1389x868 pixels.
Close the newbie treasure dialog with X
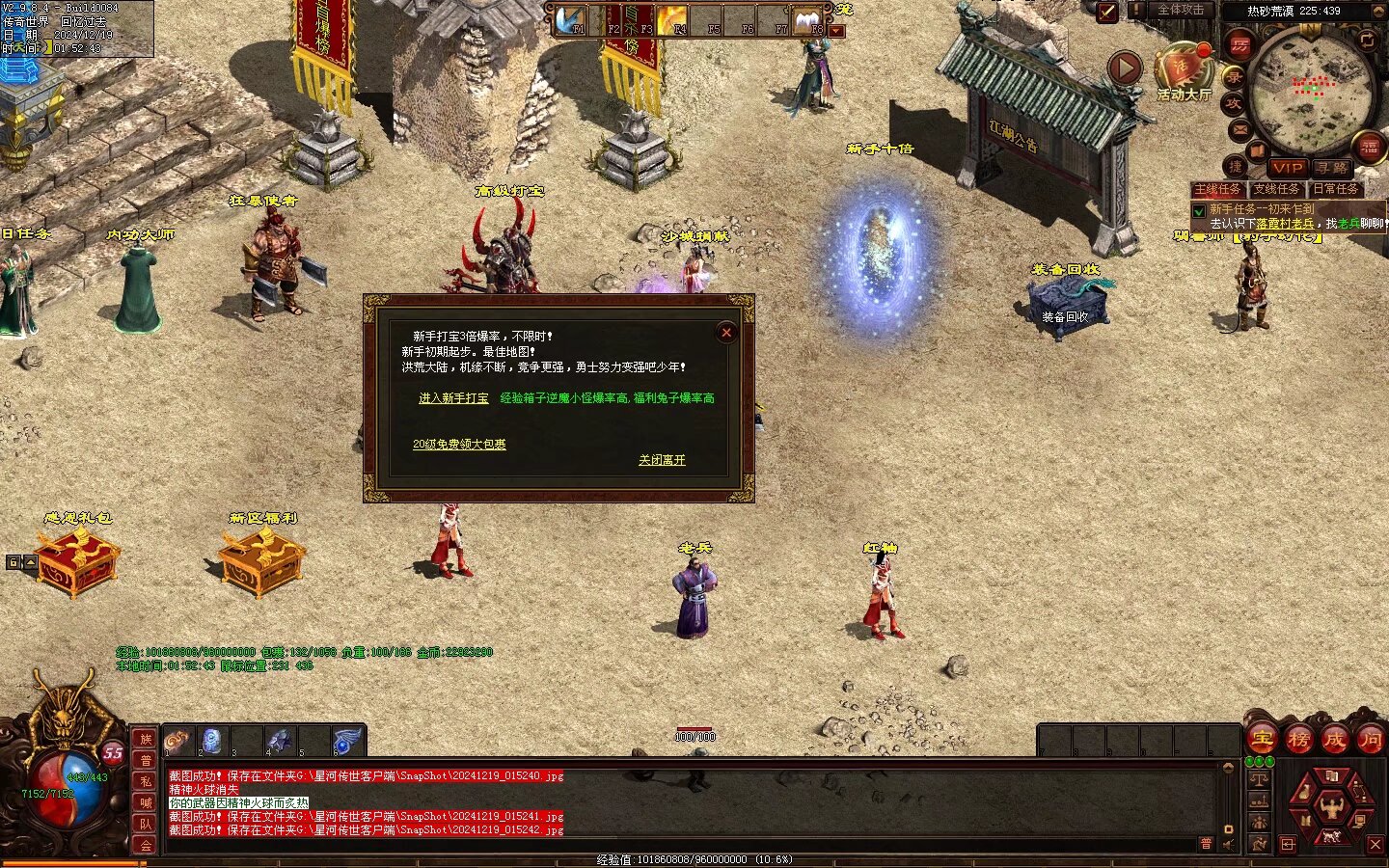726,333
